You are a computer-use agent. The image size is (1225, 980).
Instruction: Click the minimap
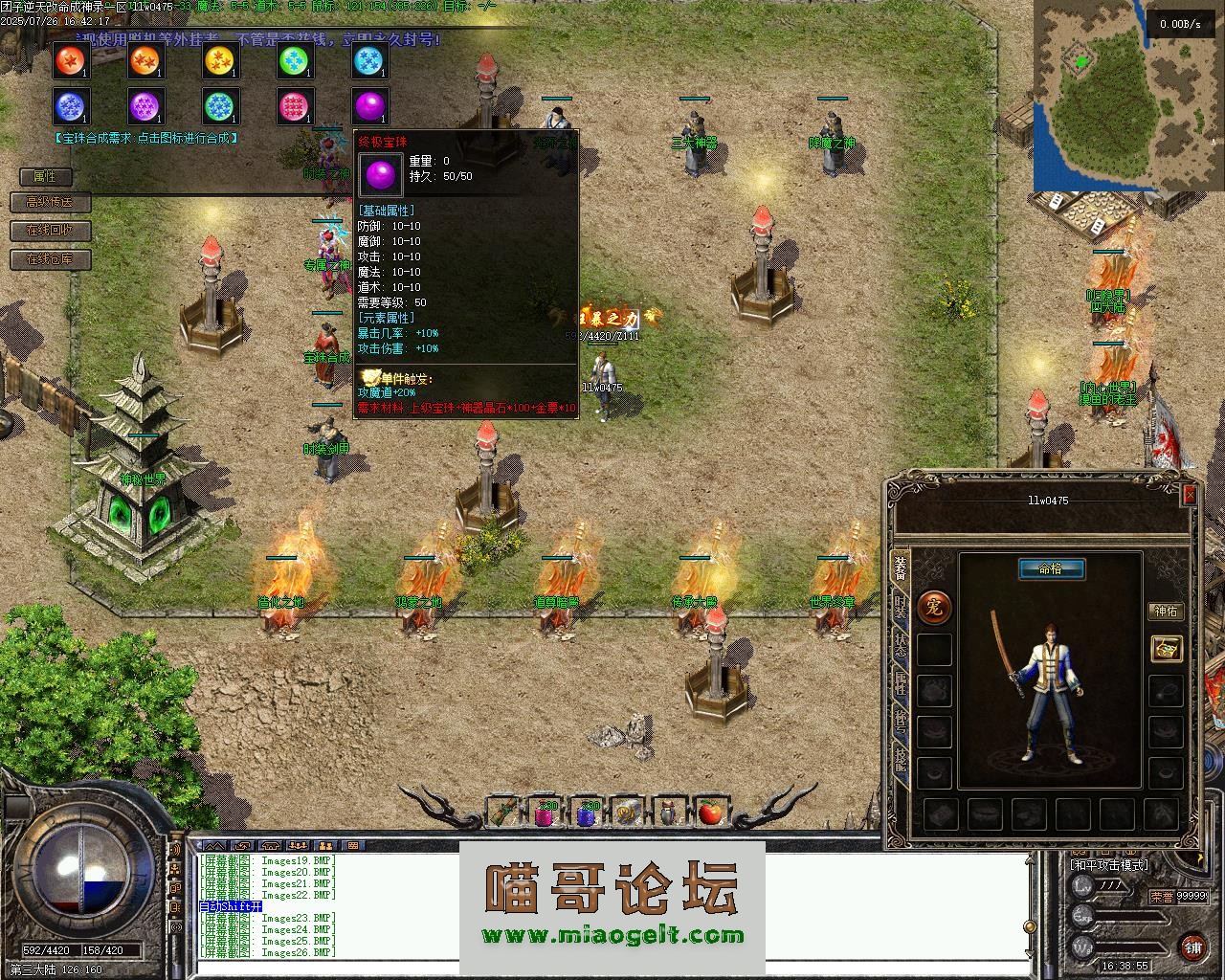(1108, 96)
